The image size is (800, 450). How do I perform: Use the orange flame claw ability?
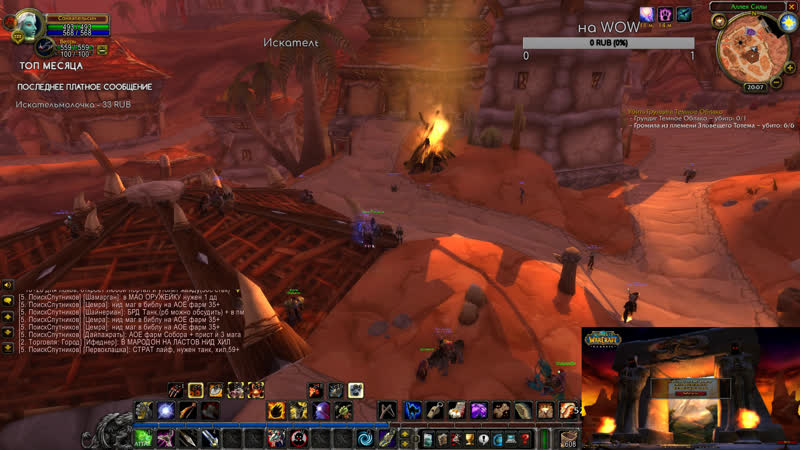coord(274,410)
